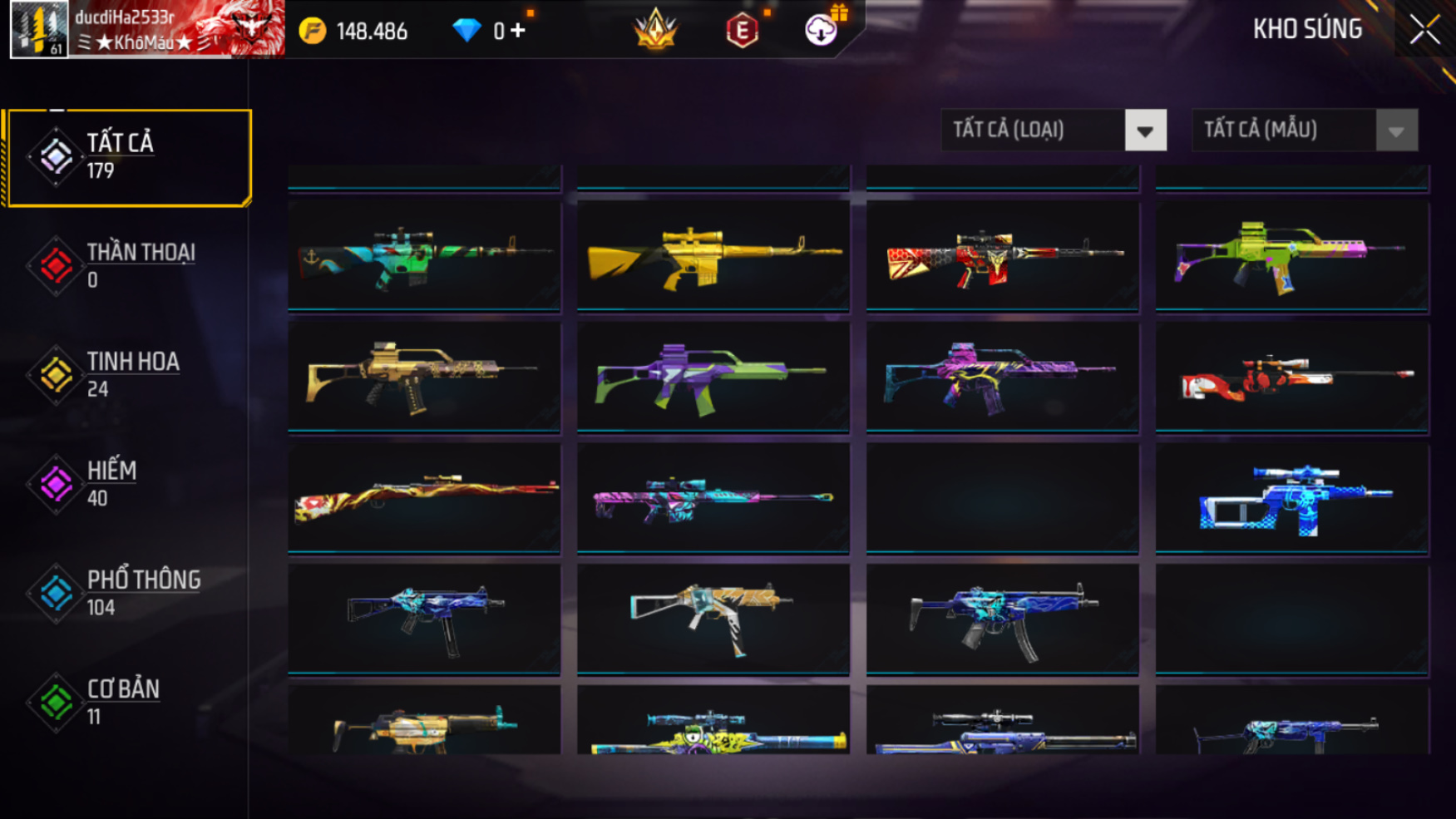Viewport: 1456px width, 819px height.
Task: Add diamonds with the plus button
Action: (x=518, y=31)
